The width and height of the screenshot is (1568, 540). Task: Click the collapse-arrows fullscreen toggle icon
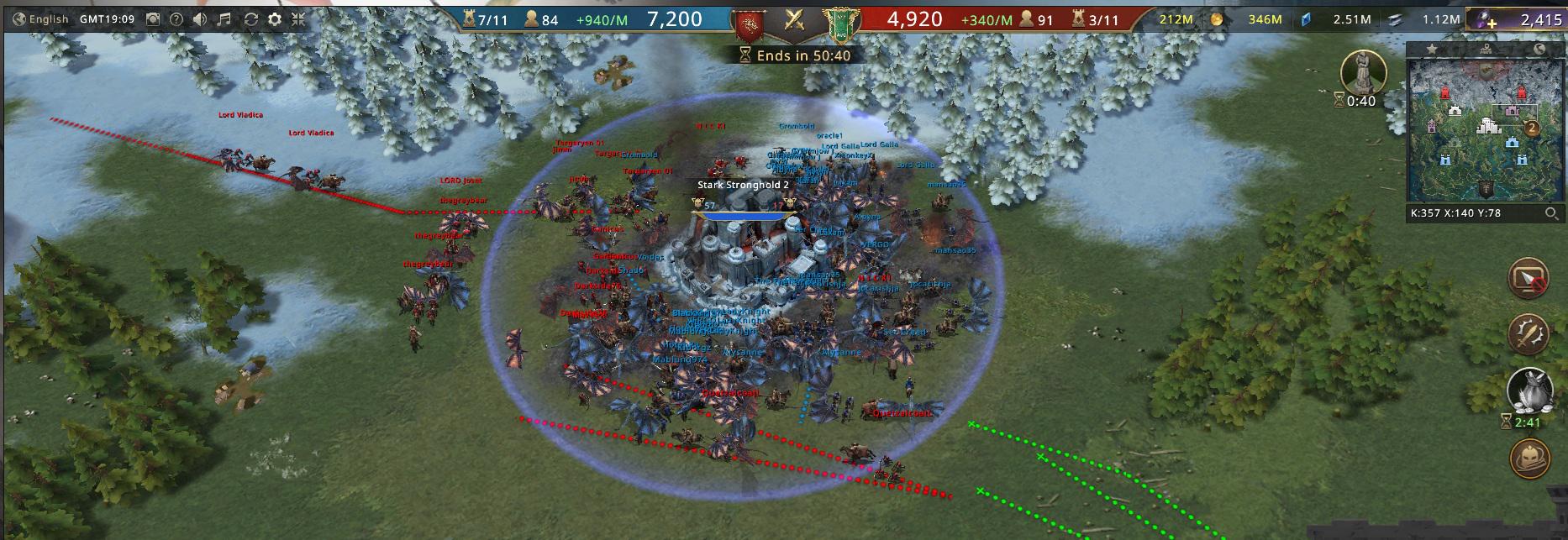coord(298,18)
